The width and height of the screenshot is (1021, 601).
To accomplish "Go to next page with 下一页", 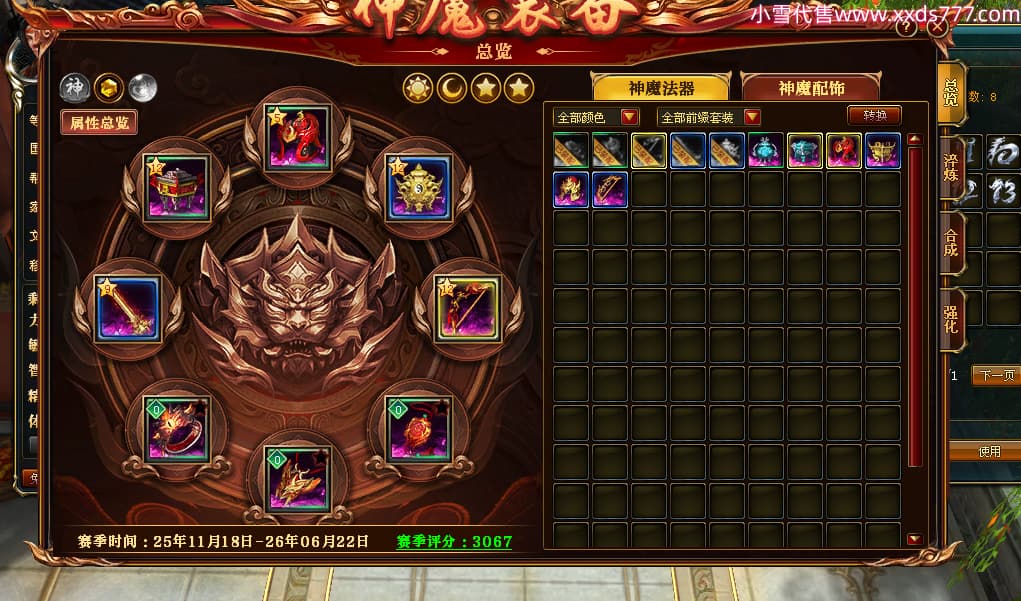I will click(994, 376).
